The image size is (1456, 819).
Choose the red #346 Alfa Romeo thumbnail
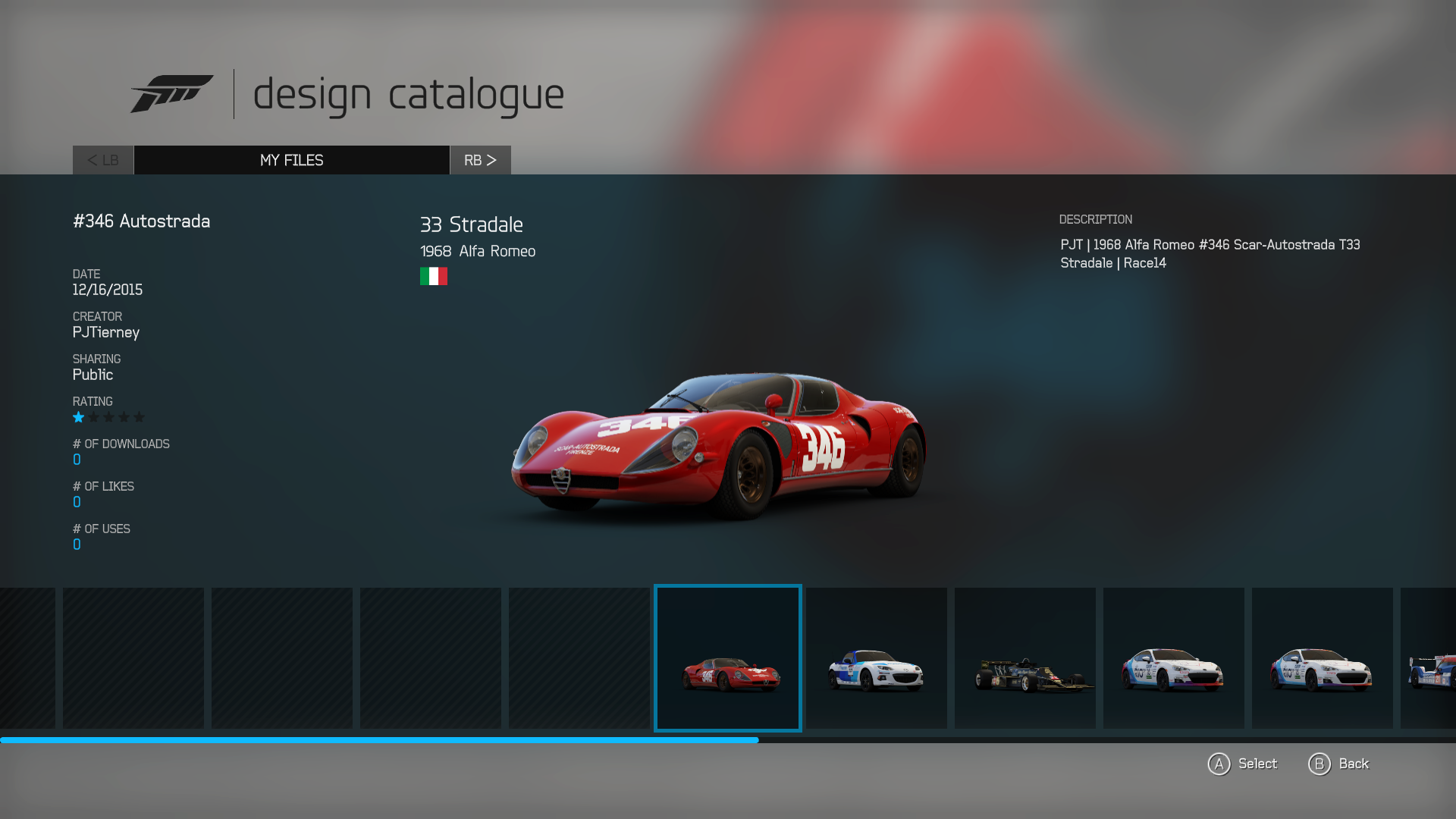tap(728, 658)
